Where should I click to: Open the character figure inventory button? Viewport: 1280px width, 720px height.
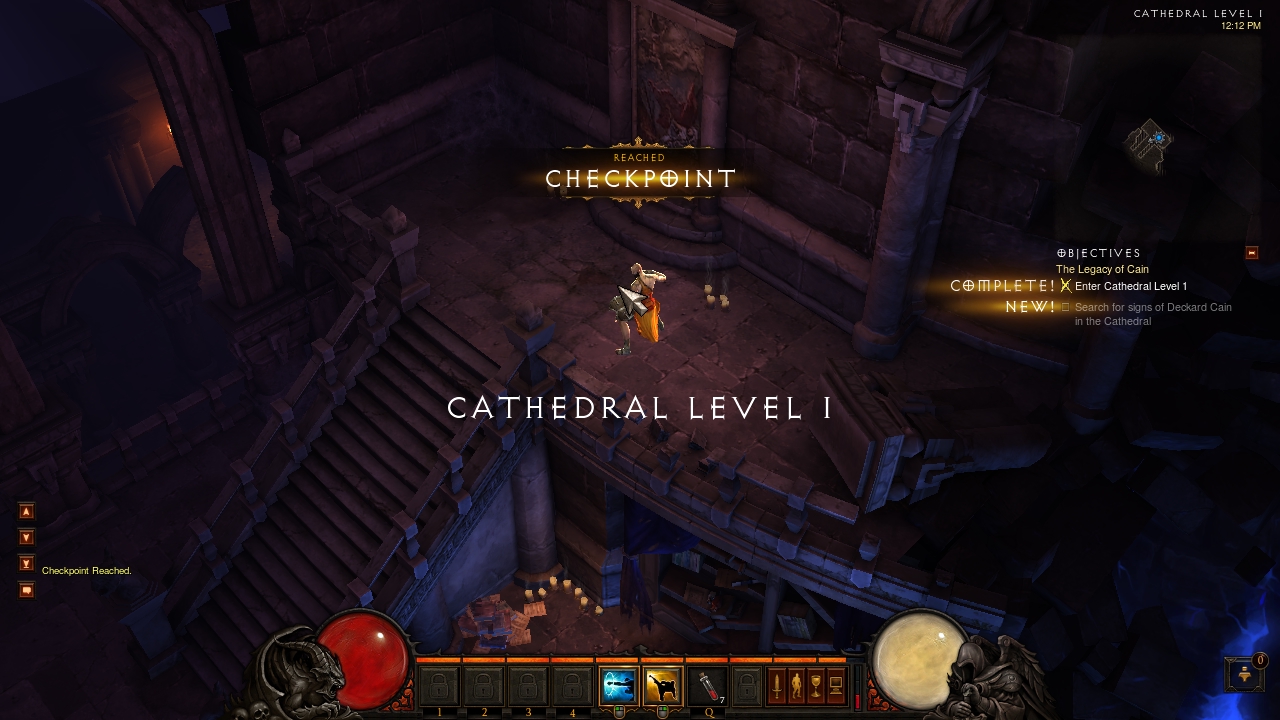coord(796,686)
